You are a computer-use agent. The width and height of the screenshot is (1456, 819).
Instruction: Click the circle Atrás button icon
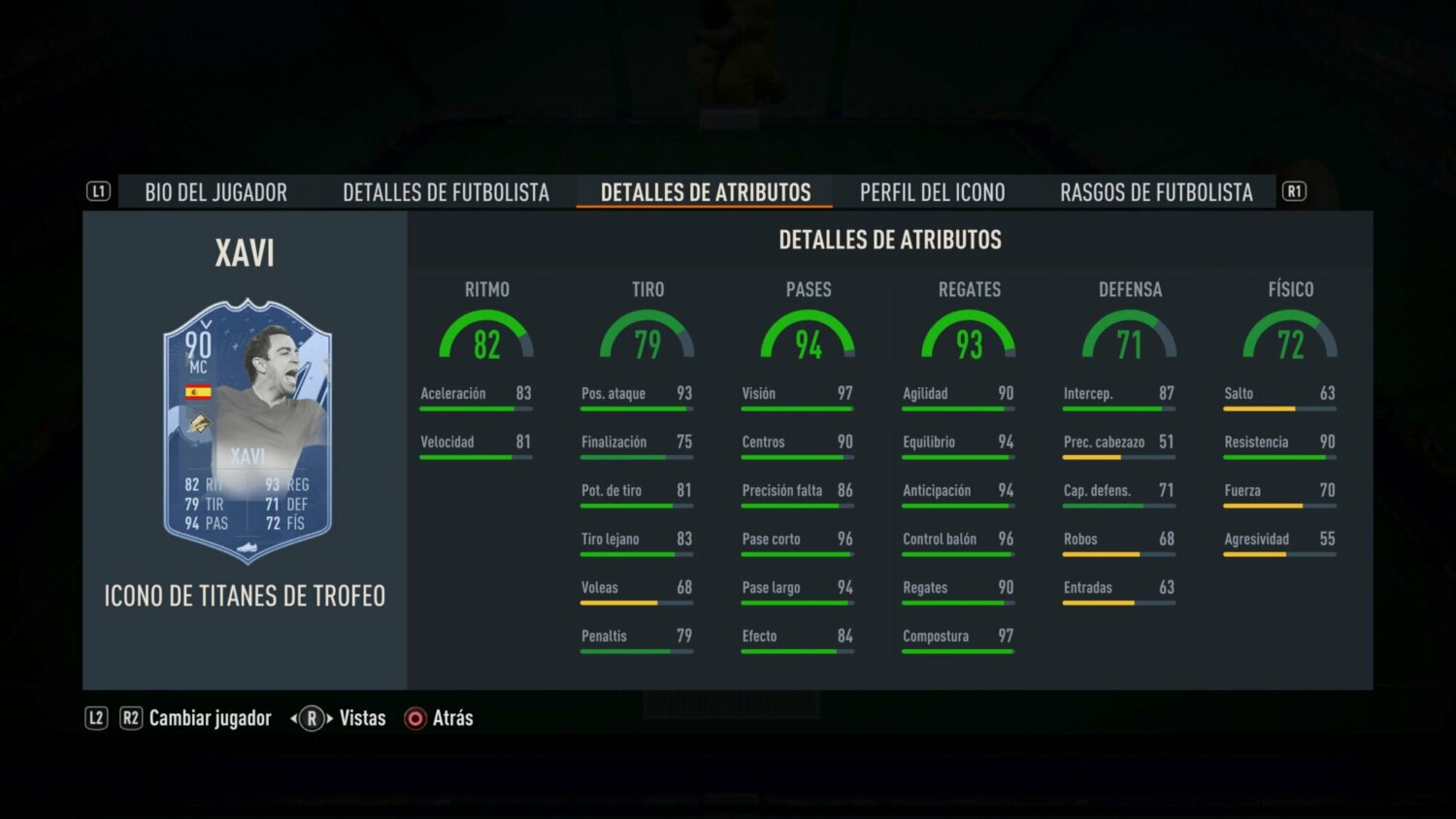[414, 718]
